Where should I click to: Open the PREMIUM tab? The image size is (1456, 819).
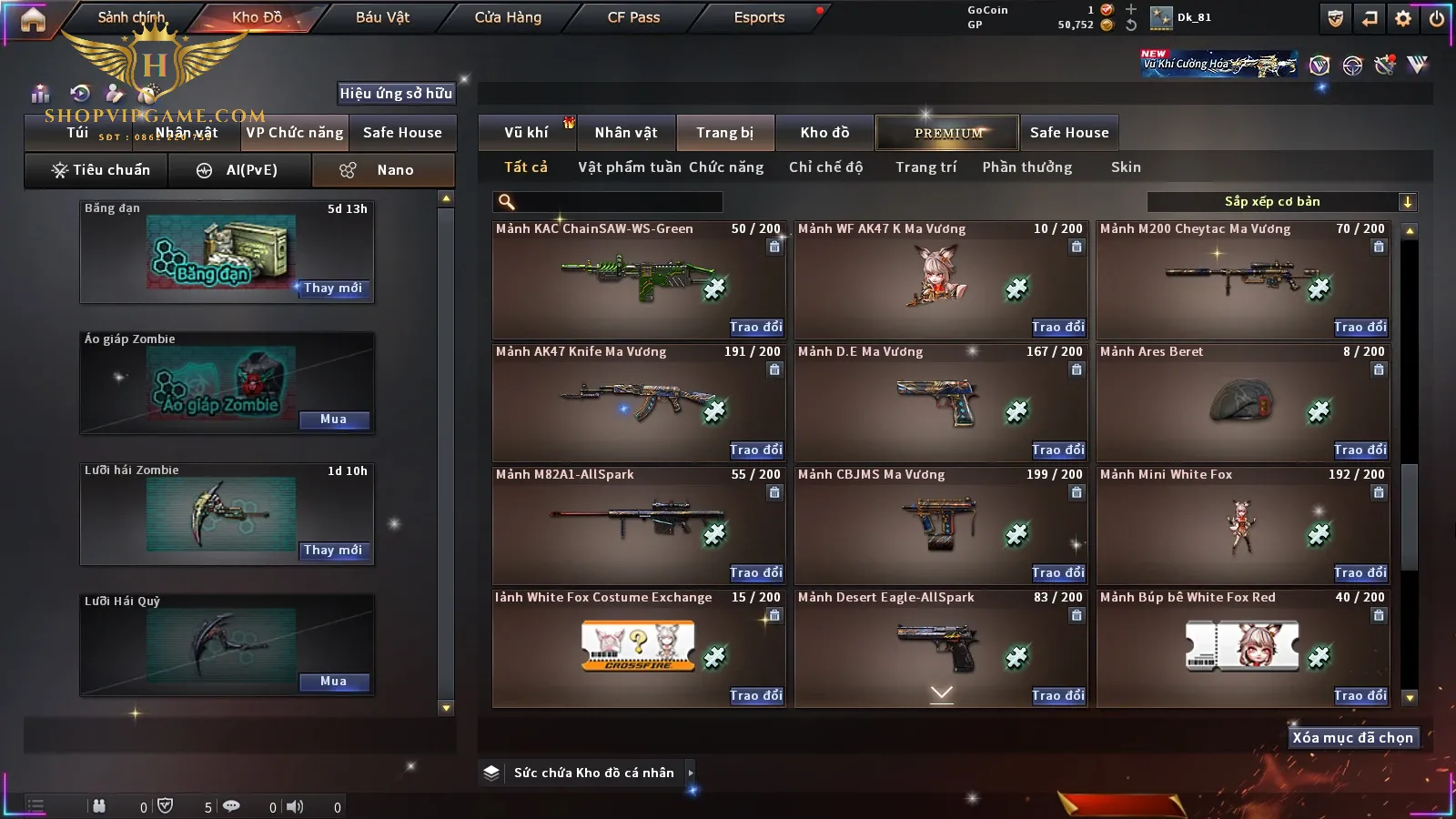click(947, 133)
